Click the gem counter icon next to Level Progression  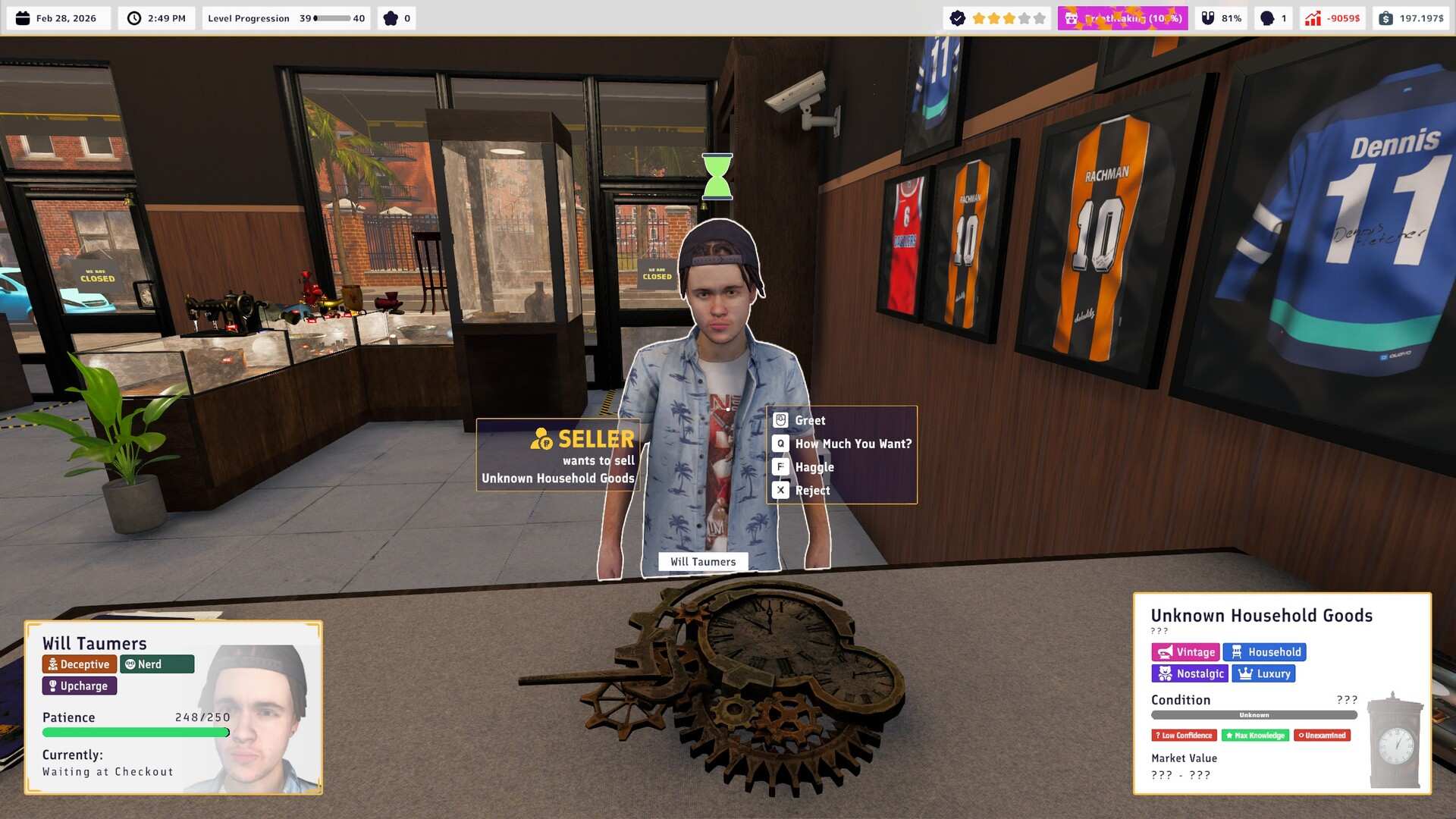[x=389, y=17]
